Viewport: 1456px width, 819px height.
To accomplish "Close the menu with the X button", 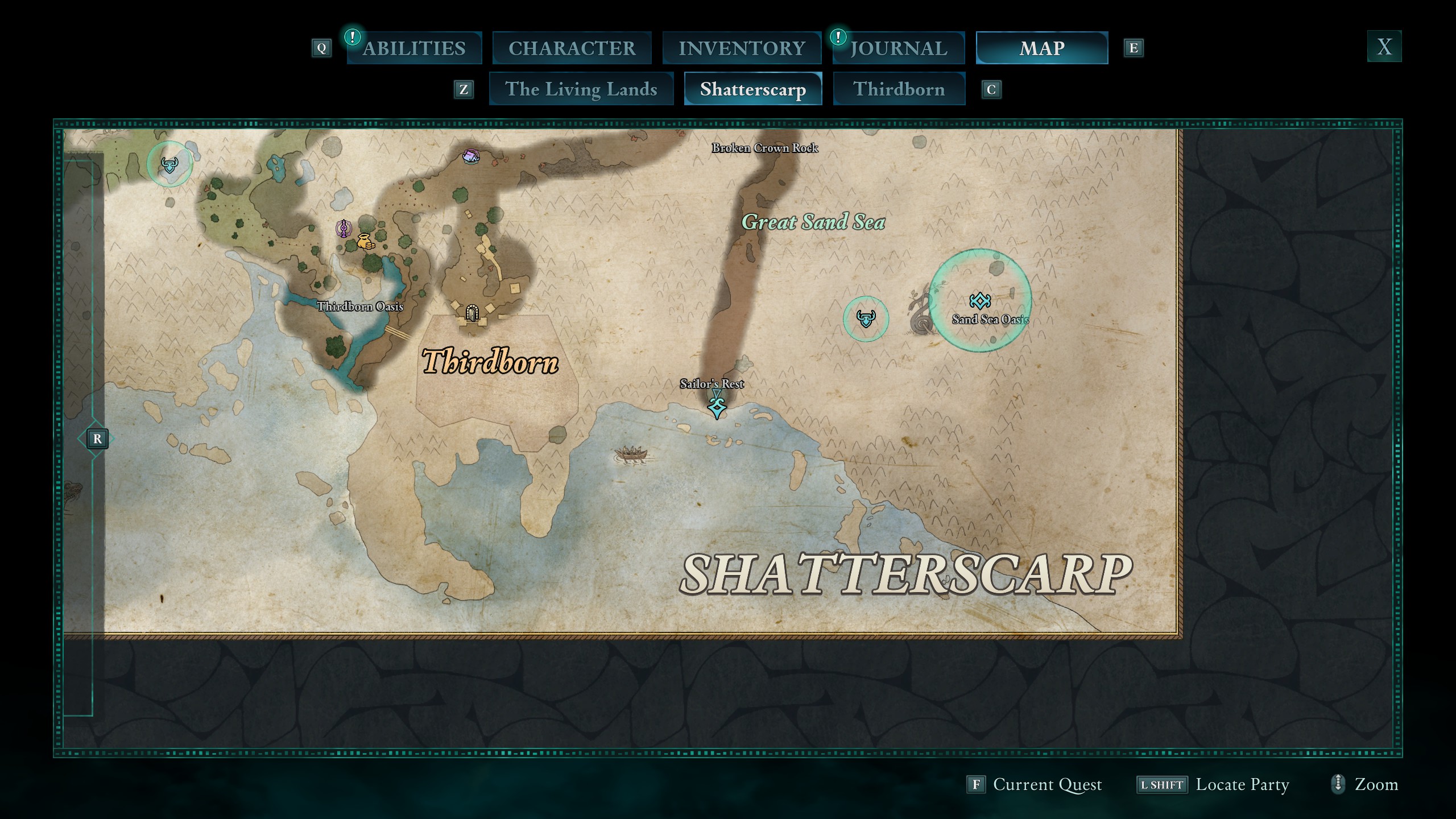I will pyautogui.click(x=1384, y=47).
